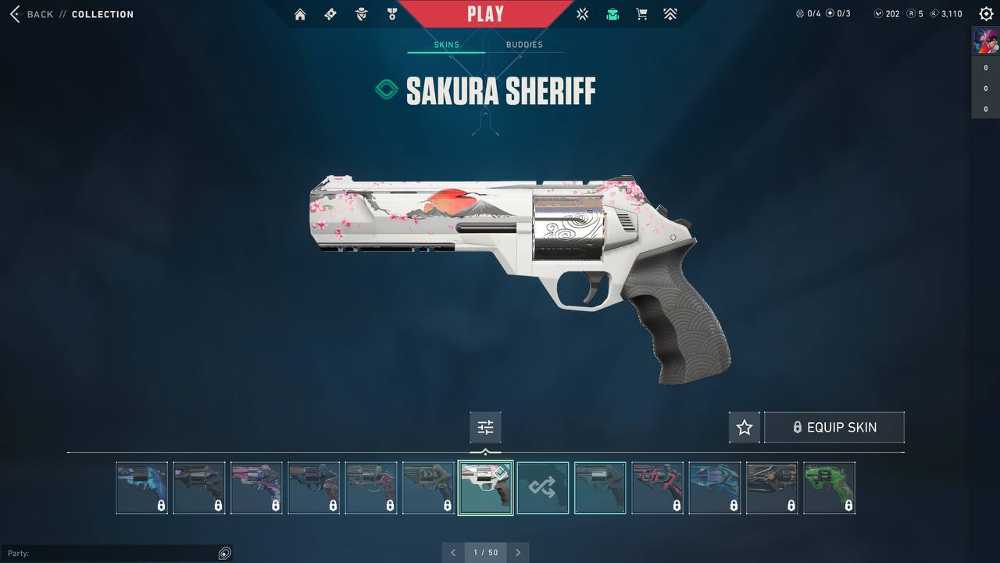Image resolution: width=1000 pixels, height=563 pixels.
Task: Switch to the Buddies tab
Action: (524, 45)
